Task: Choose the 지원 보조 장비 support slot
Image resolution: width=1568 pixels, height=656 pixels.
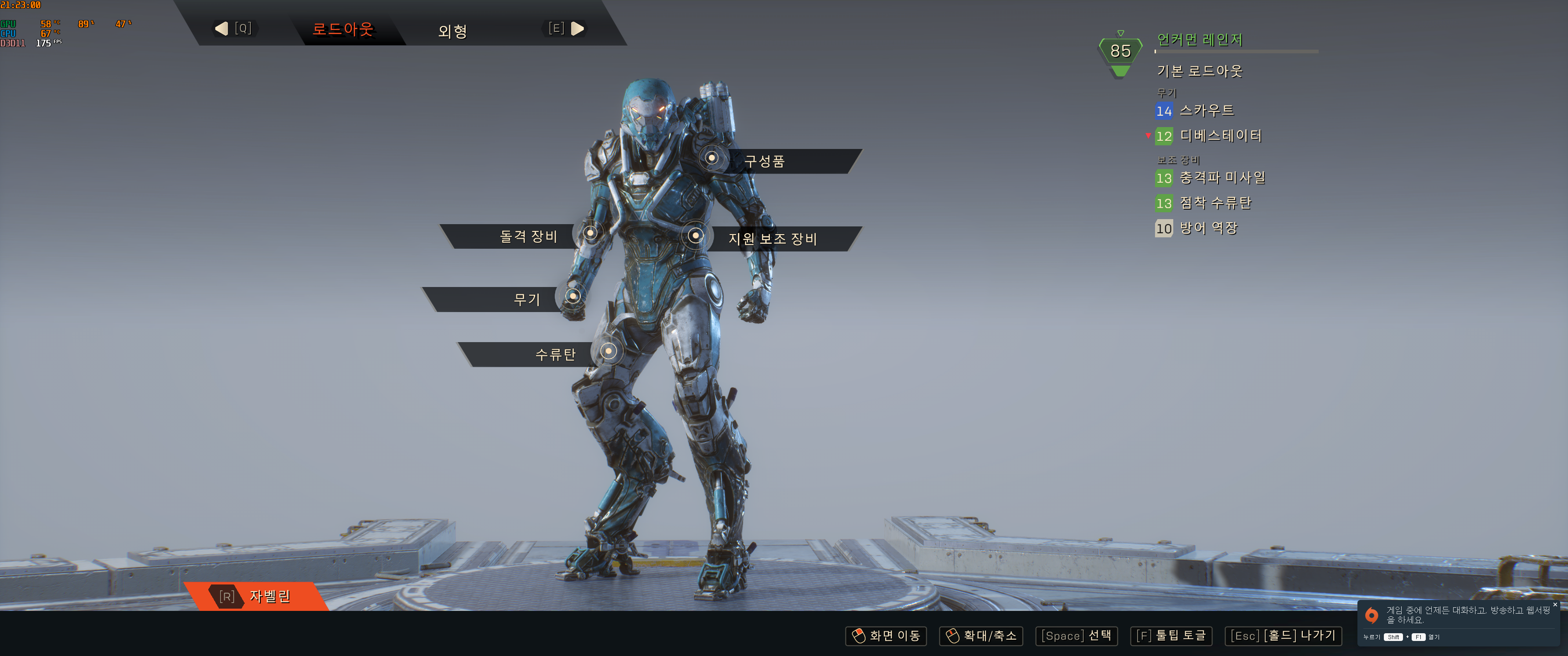Action: coord(773,239)
